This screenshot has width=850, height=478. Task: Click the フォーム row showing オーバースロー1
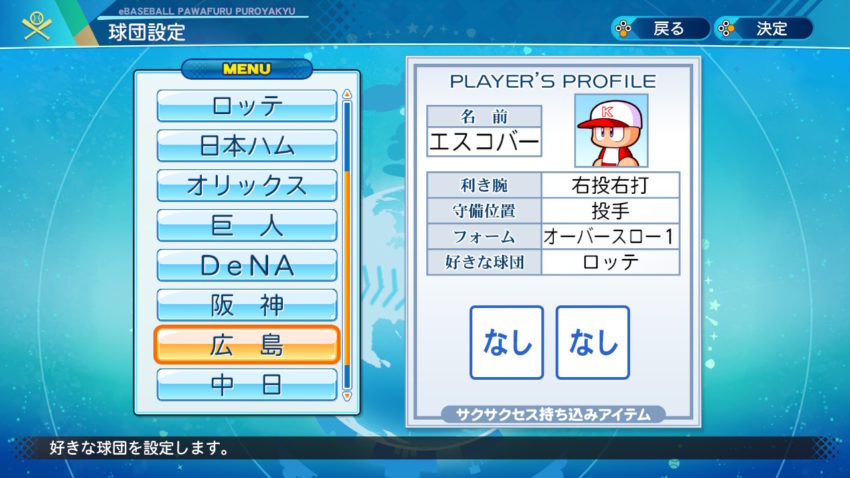[610, 237]
